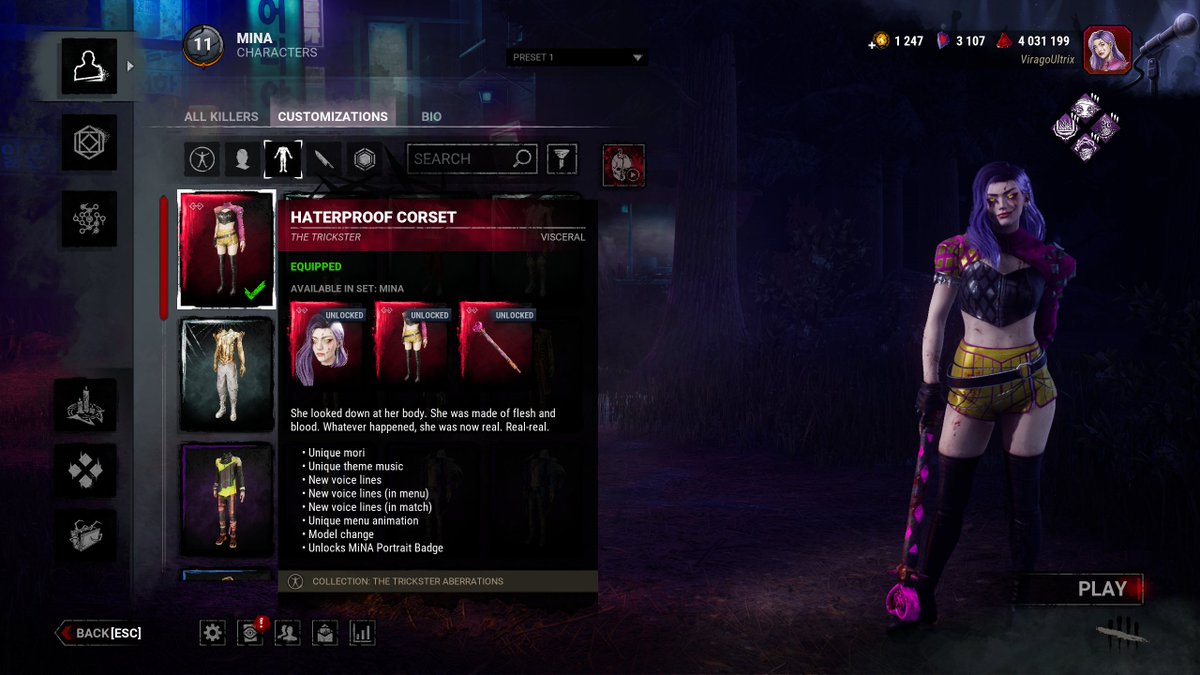Viewport: 1200px width, 675px height.
Task: Select the knife weapon cosmetics category
Action: pos(323,159)
